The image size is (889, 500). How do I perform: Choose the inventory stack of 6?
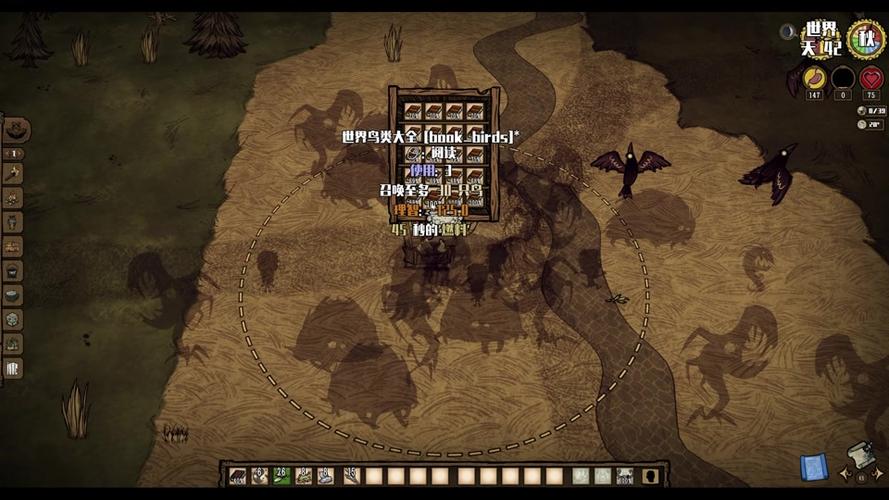[260, 476]
